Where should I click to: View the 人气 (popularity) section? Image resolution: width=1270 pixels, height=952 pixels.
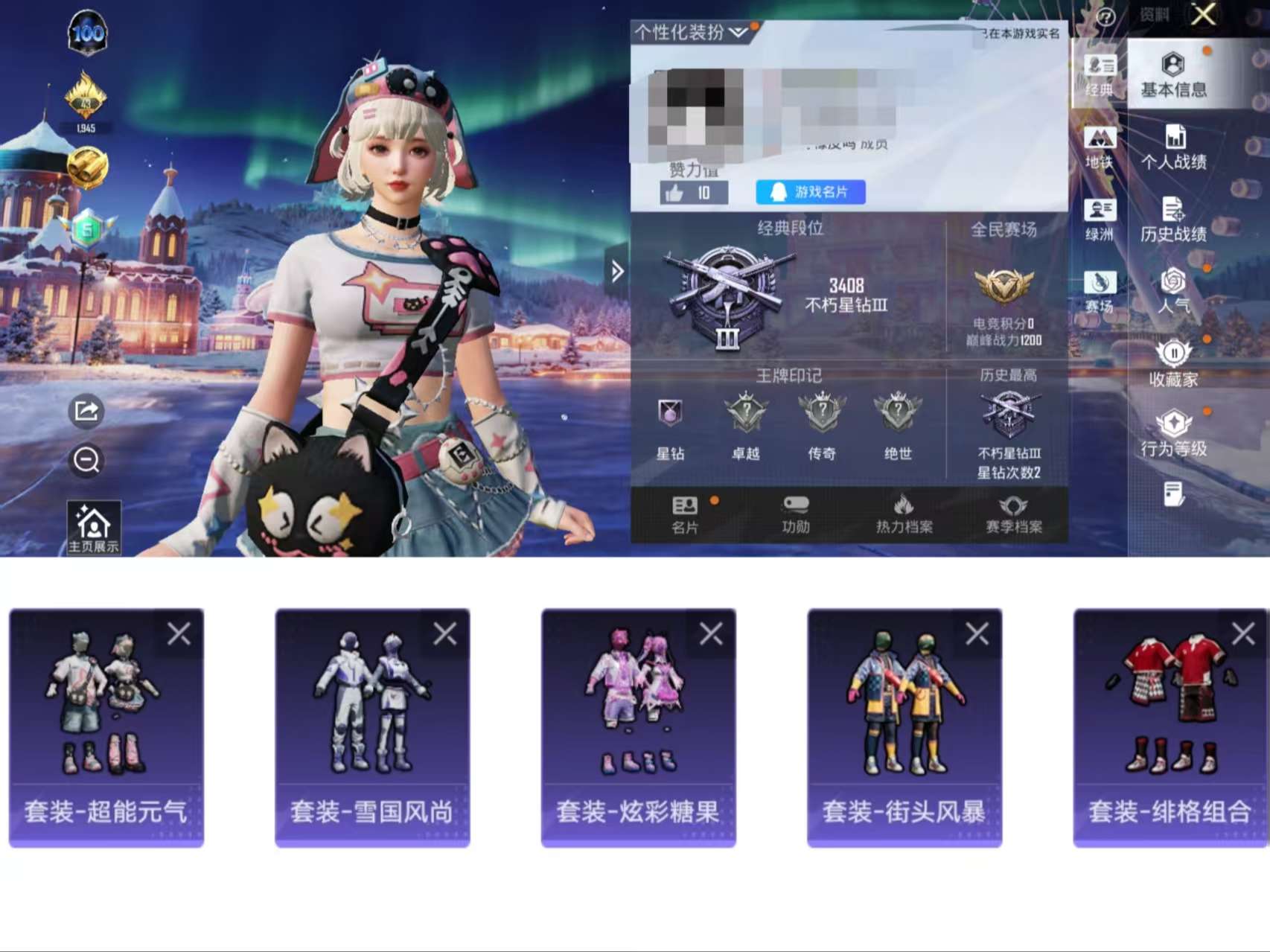[x=1176, y=290]
